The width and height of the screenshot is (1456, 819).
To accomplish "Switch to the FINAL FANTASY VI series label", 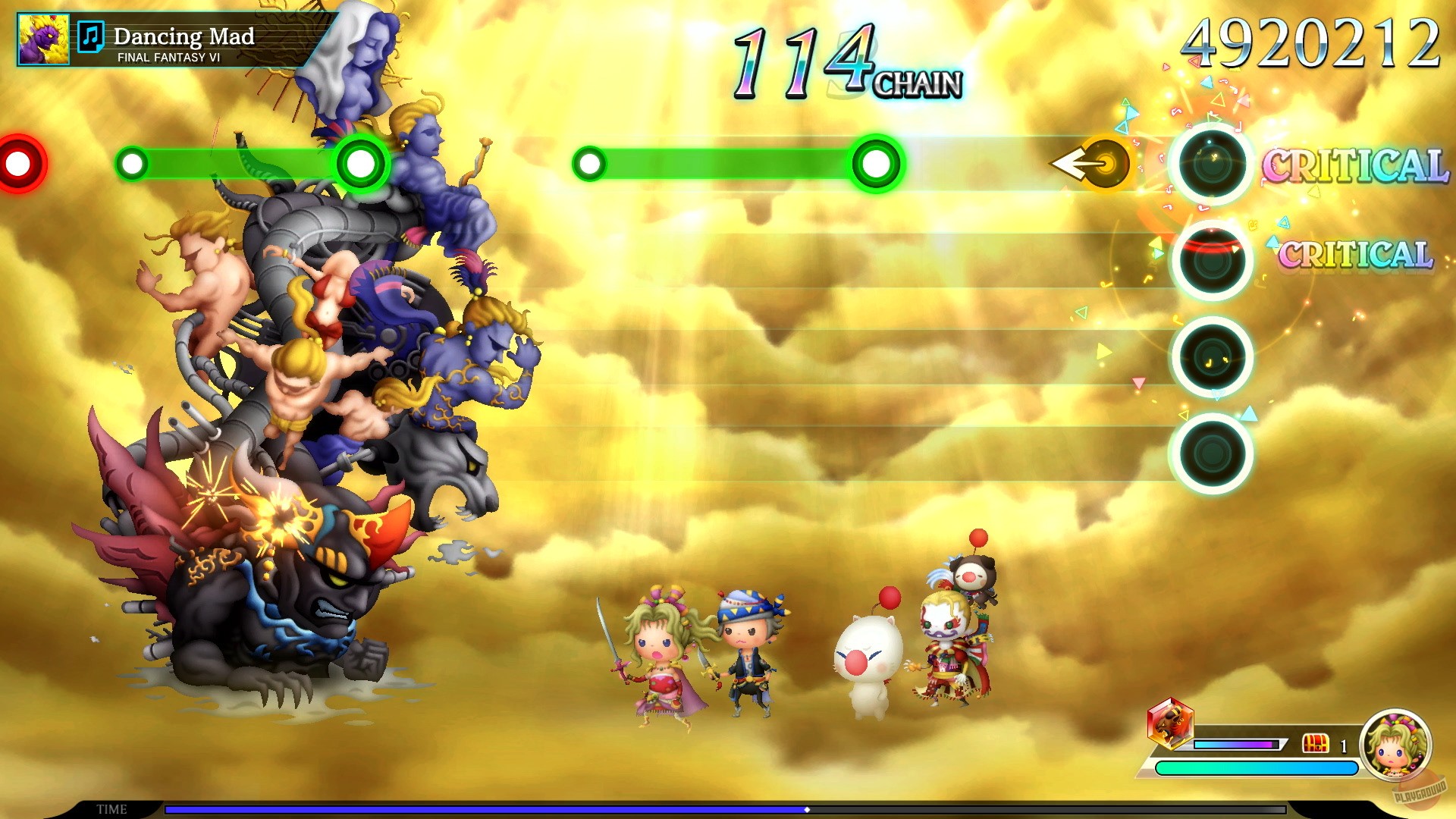I will point(168,57).
